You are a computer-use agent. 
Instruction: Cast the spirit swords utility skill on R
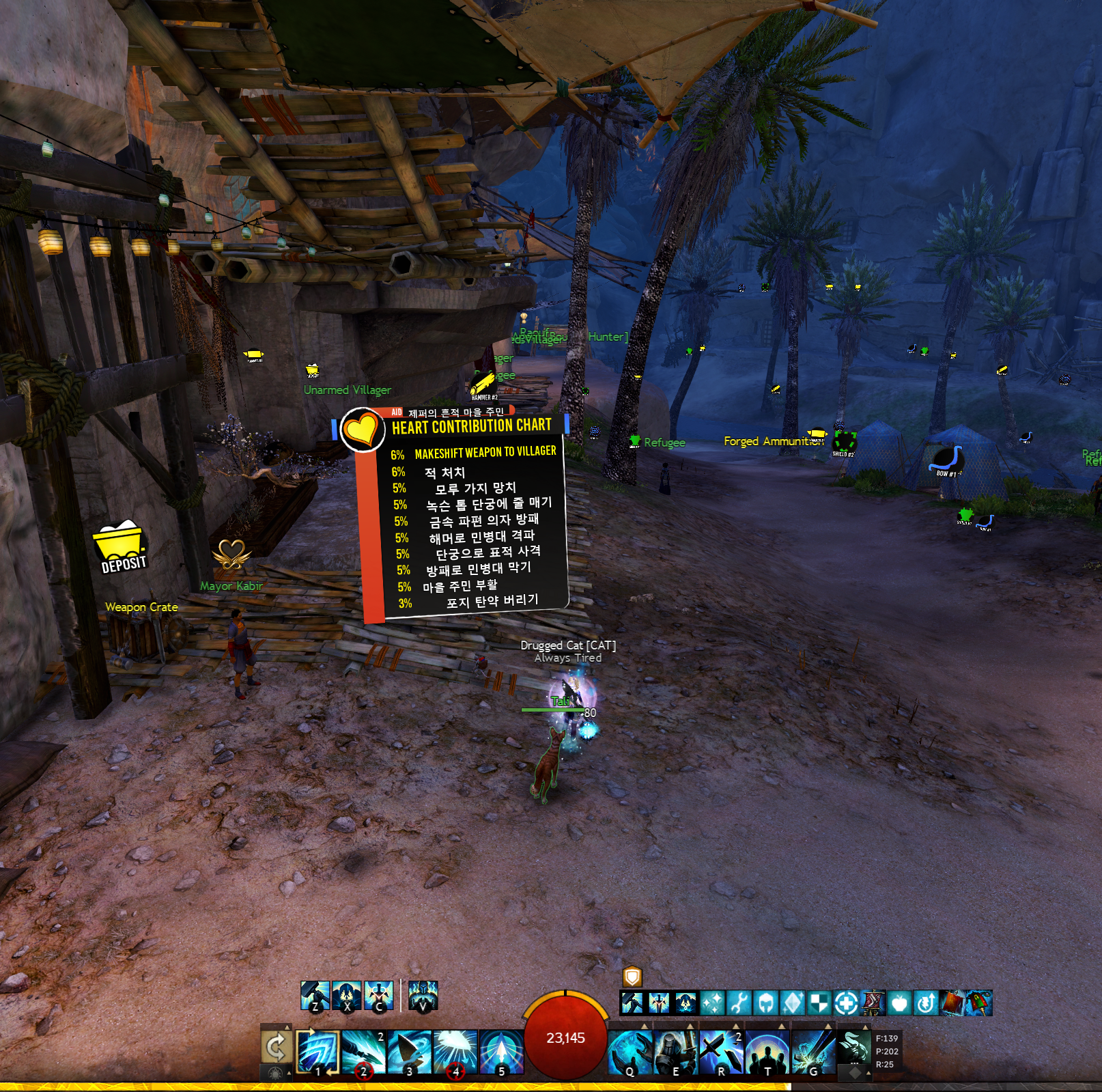[722, 1051]
